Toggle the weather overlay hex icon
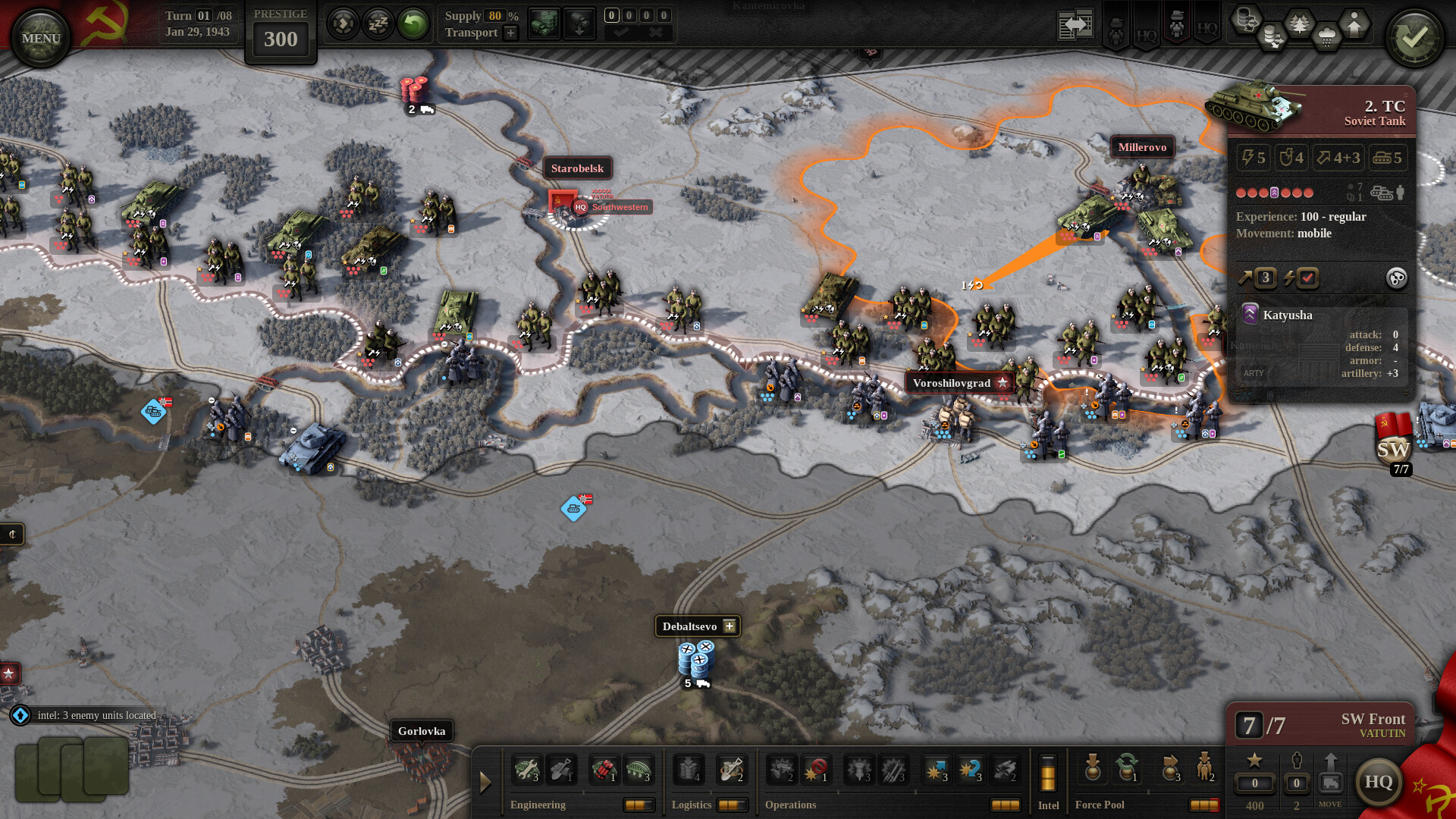Image resolution: width=1456 pixels, height=819 pixels. 1327,34
